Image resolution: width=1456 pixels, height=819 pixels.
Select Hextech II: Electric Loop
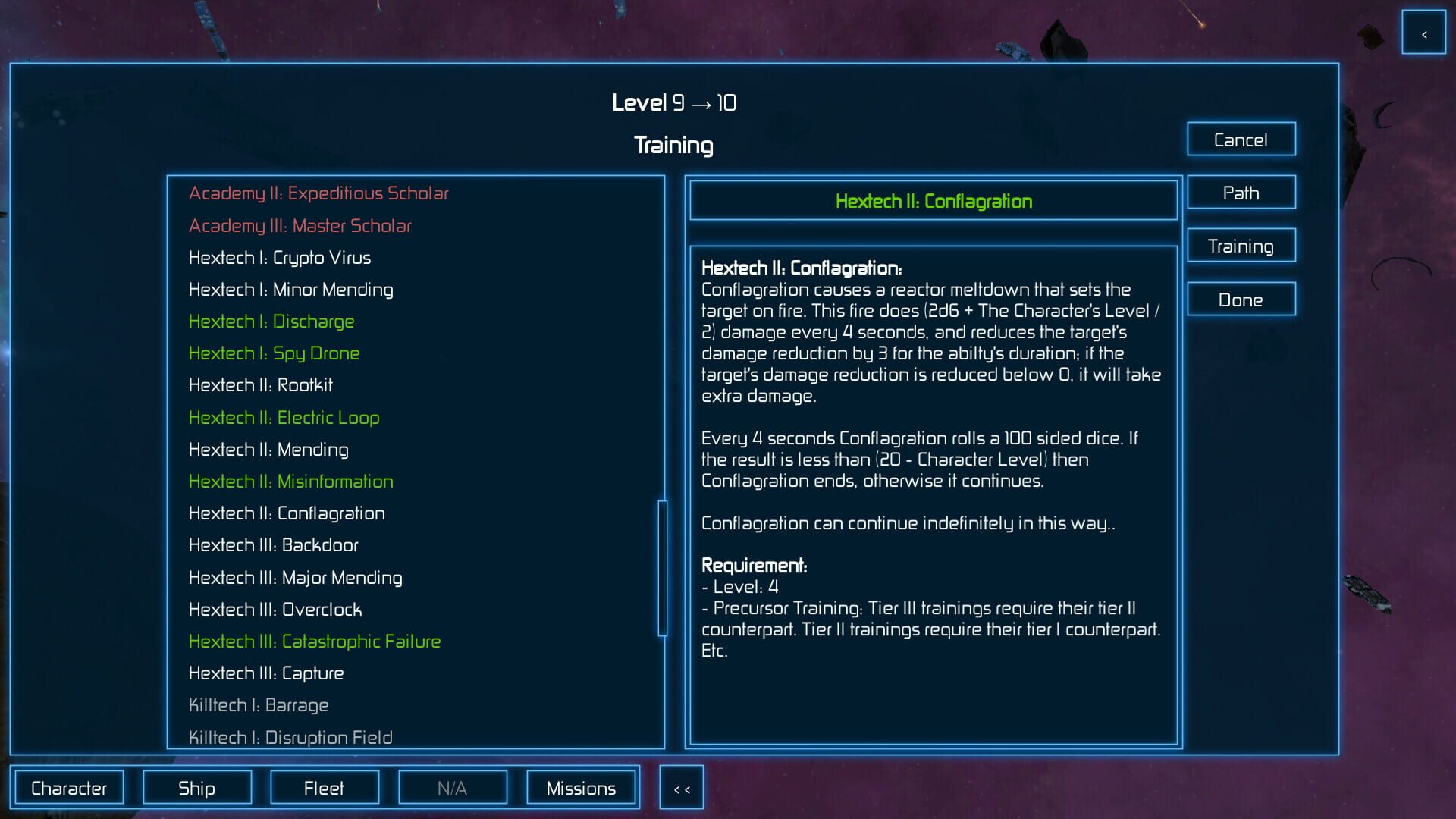[284, 417]
